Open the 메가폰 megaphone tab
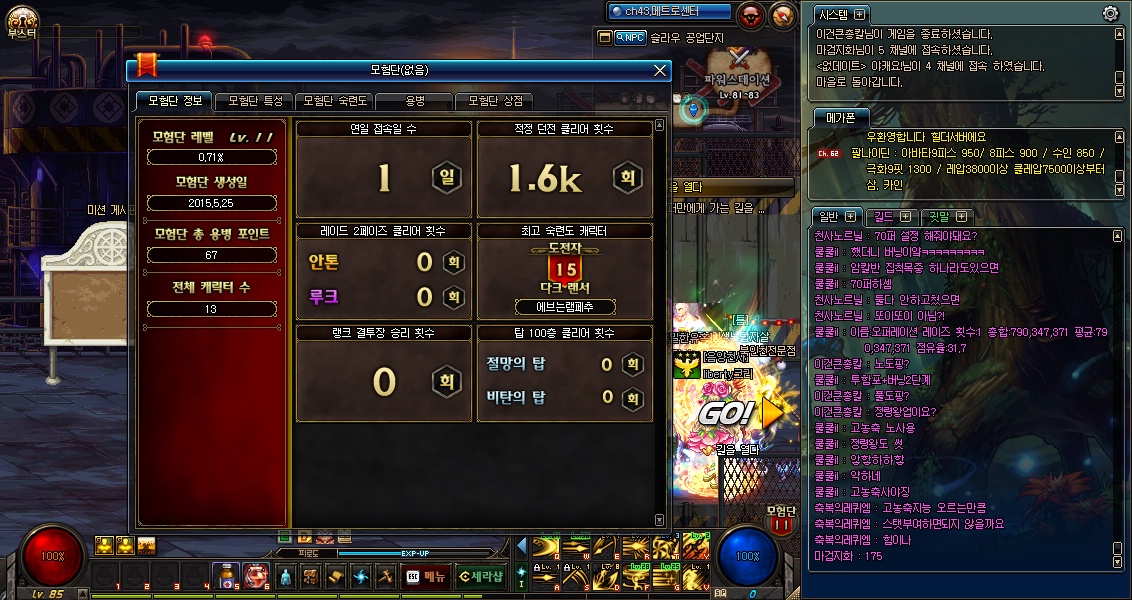This screenshot has width=1132, height=600. point(836,116)
